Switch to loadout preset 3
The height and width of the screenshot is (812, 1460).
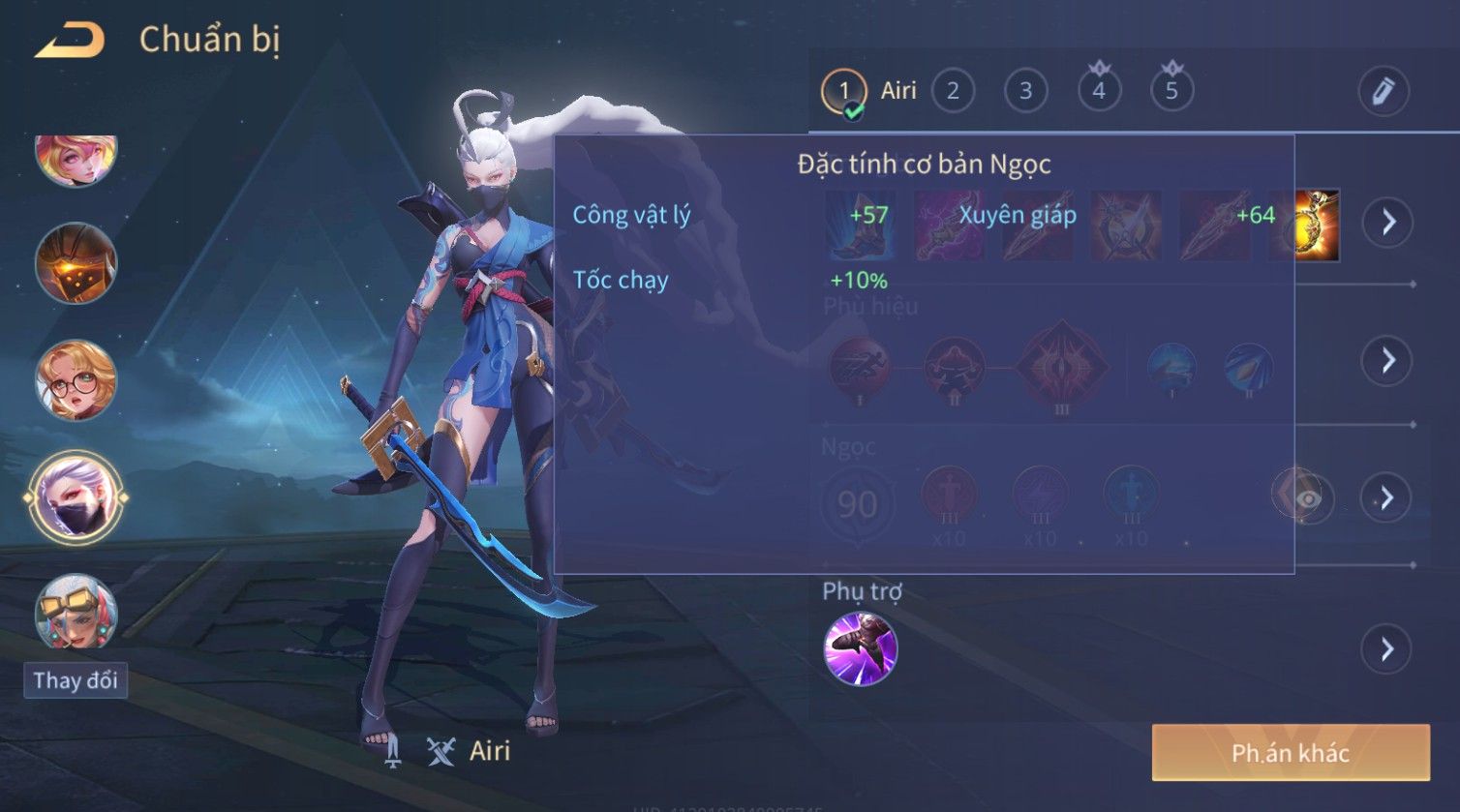1025,92
